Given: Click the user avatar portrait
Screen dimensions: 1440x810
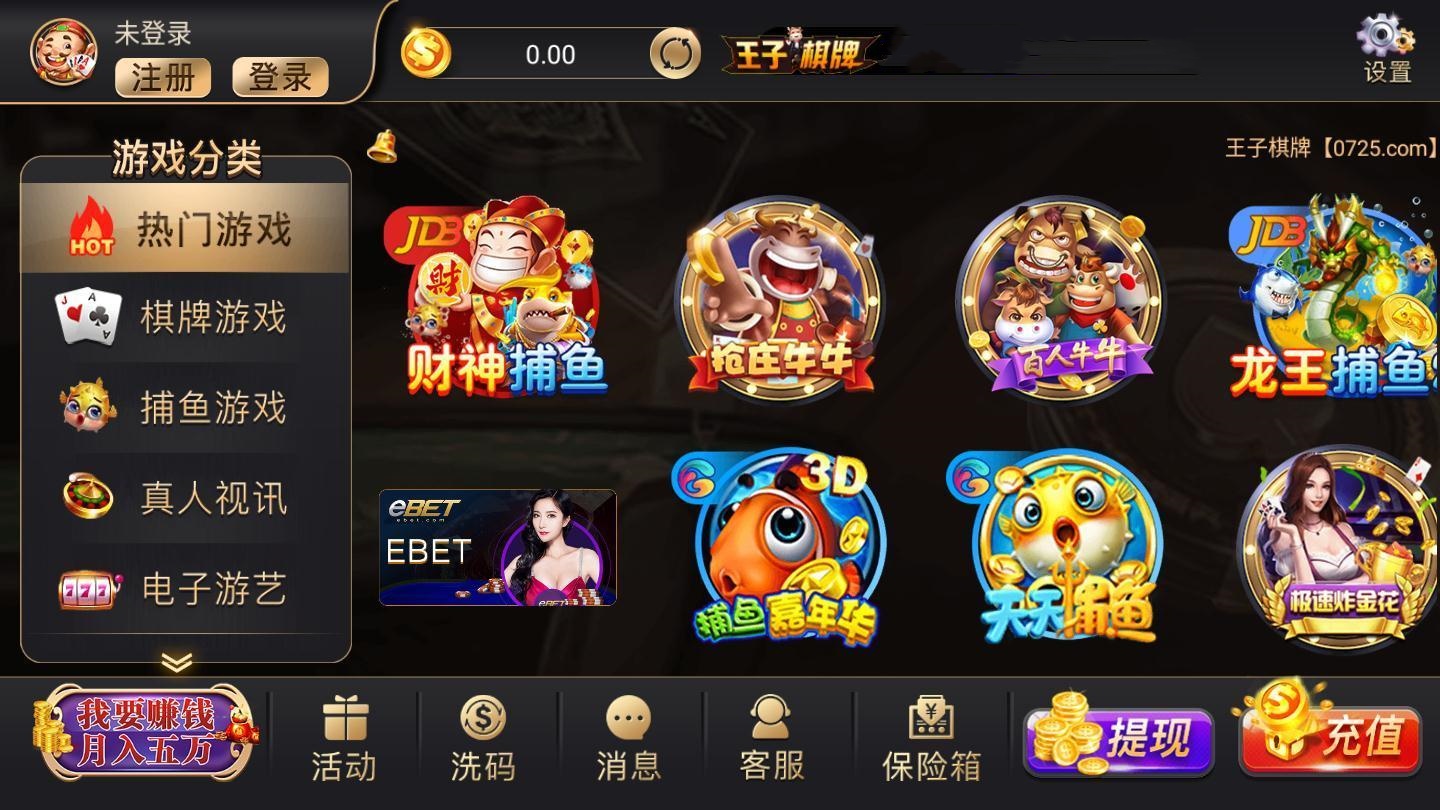Looking at the screenshot, I should coord(62,47).
